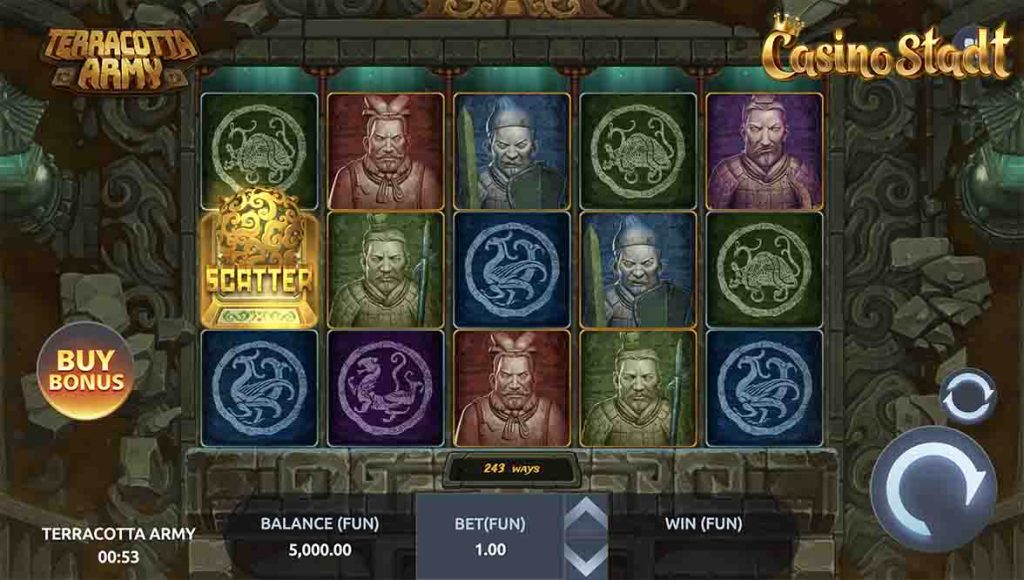This screenshot has width=1024, height=580.
Task: Decrease the bet with the down arrow
Action: [x=587, y=558]
